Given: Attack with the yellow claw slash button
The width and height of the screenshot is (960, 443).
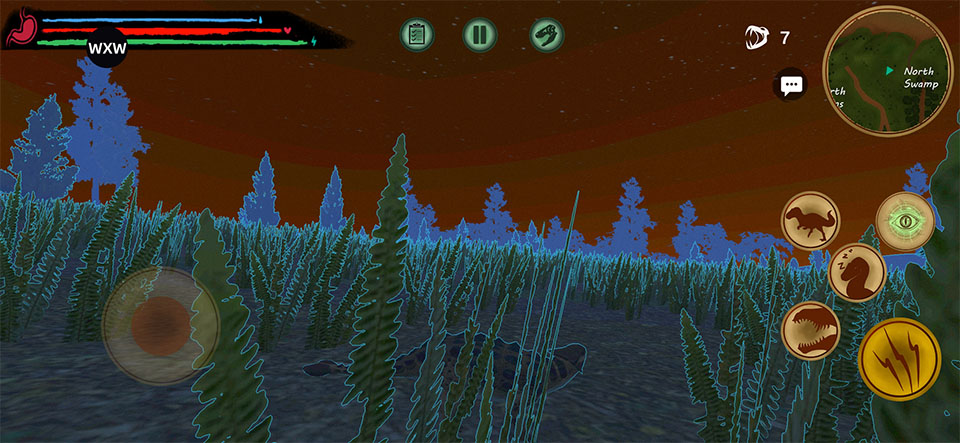Looking at the screenshot, I should tap(899, 358).
